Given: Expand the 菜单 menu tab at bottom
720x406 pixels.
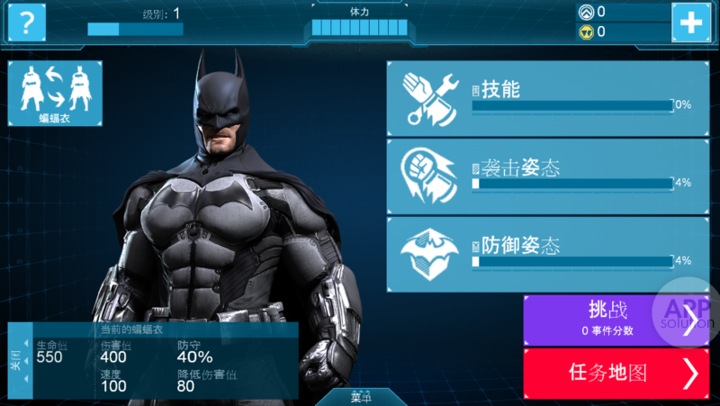Looking at the screenshot, I should (x=361, y=396).
